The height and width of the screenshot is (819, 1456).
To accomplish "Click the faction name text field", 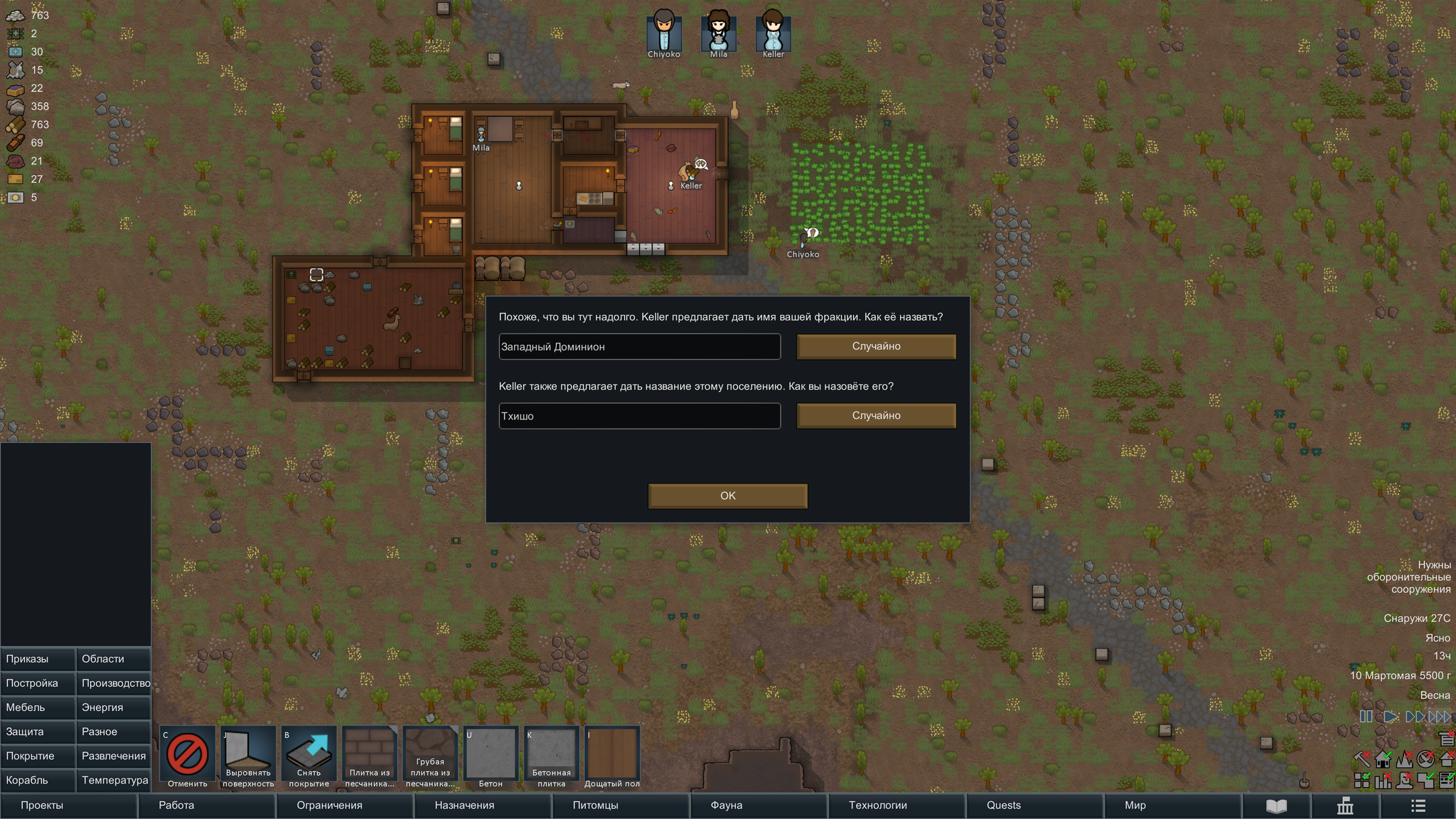I will pos(639,346).
